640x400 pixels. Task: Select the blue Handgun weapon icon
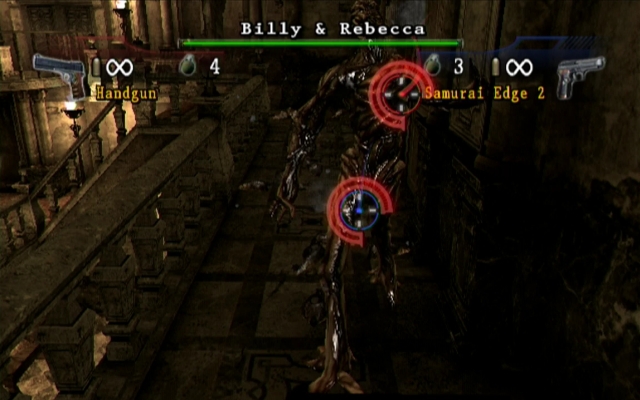point(60,74)
